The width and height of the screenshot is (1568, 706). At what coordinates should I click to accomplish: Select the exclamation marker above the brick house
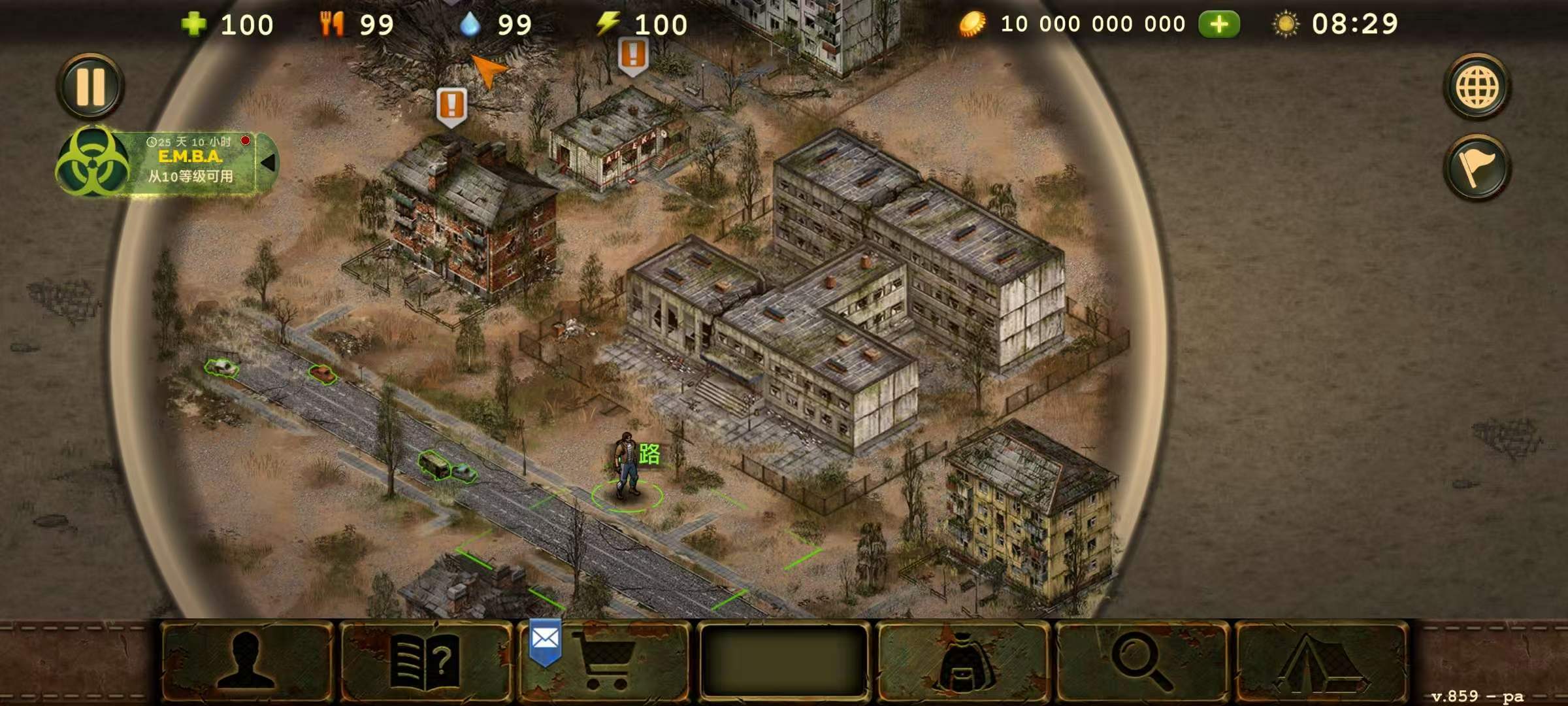click(x=451, y=106)
